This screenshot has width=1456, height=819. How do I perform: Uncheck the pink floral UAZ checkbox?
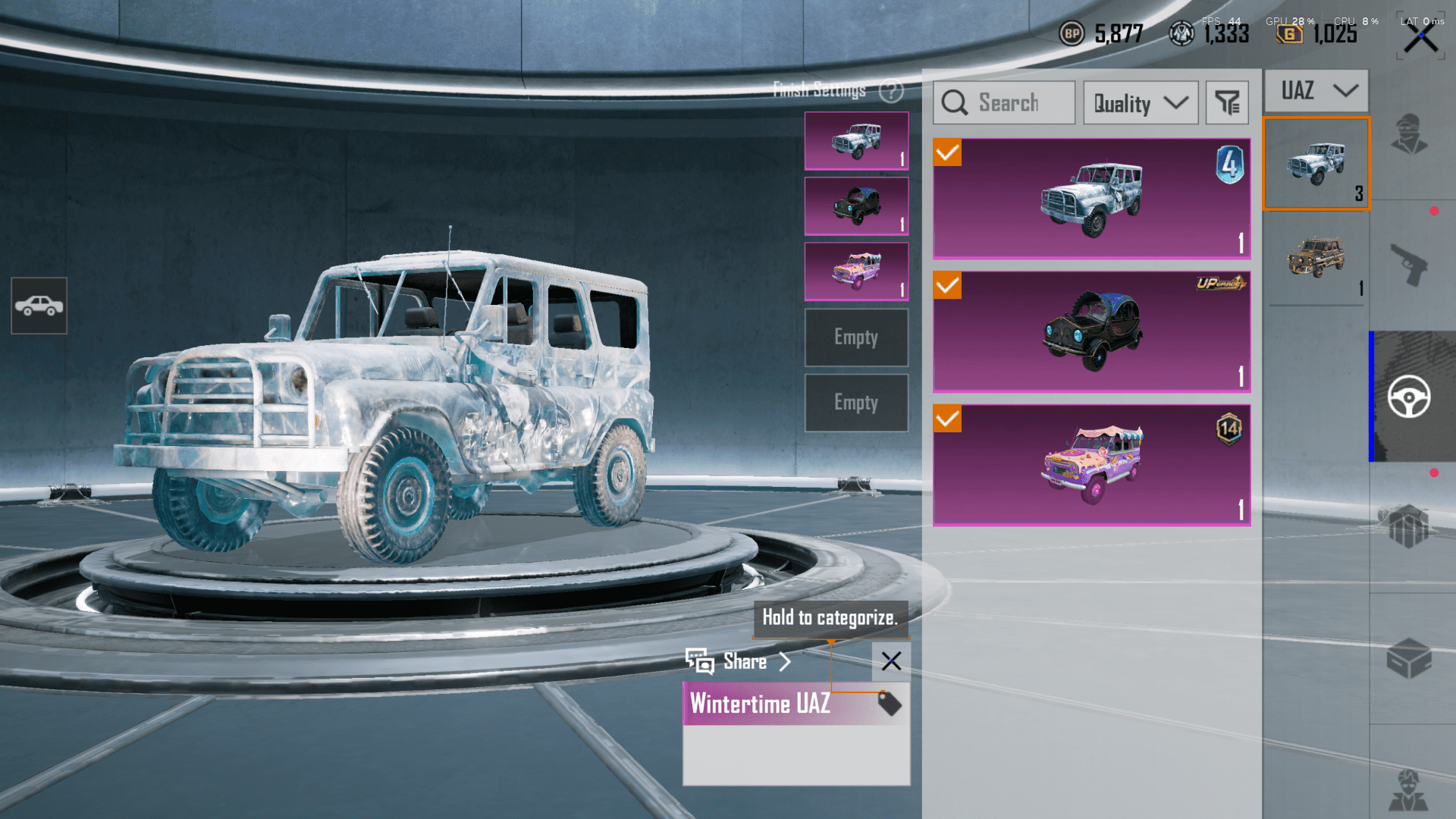[x=947, y=419]
